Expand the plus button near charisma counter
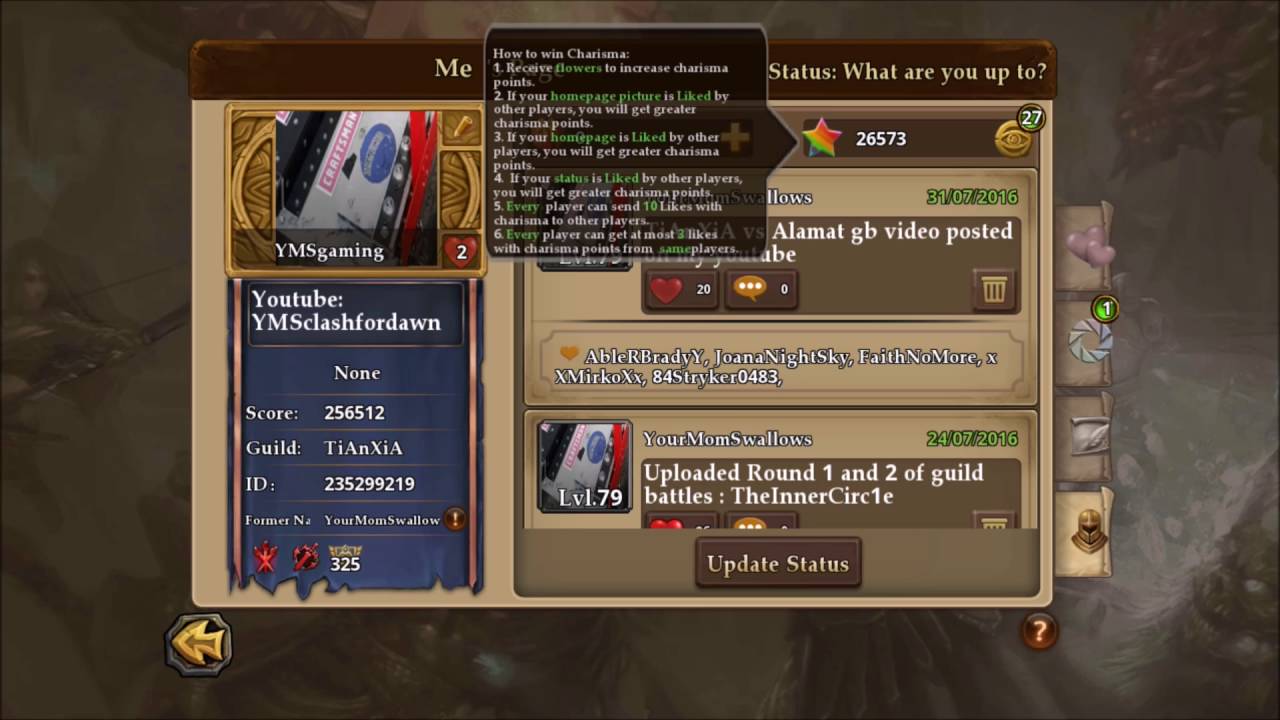The width and height of the screenshot is (1280, 720). coord(735,138)
